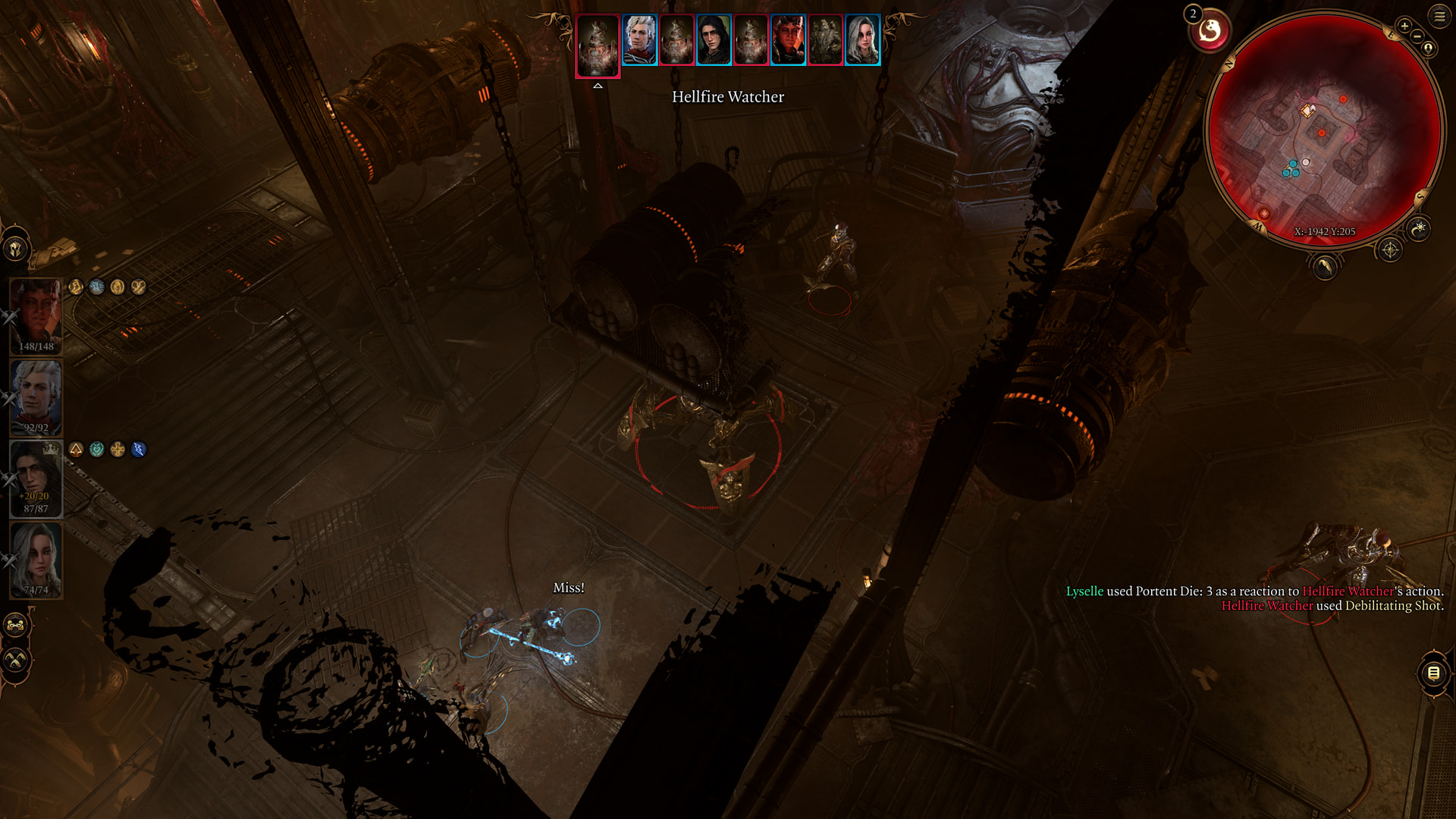Select the enlarged Hellfire Watcher turn portrait
Image resolution: width=1456 pixels, height=819 pixels.
click(x=598, y=45)
